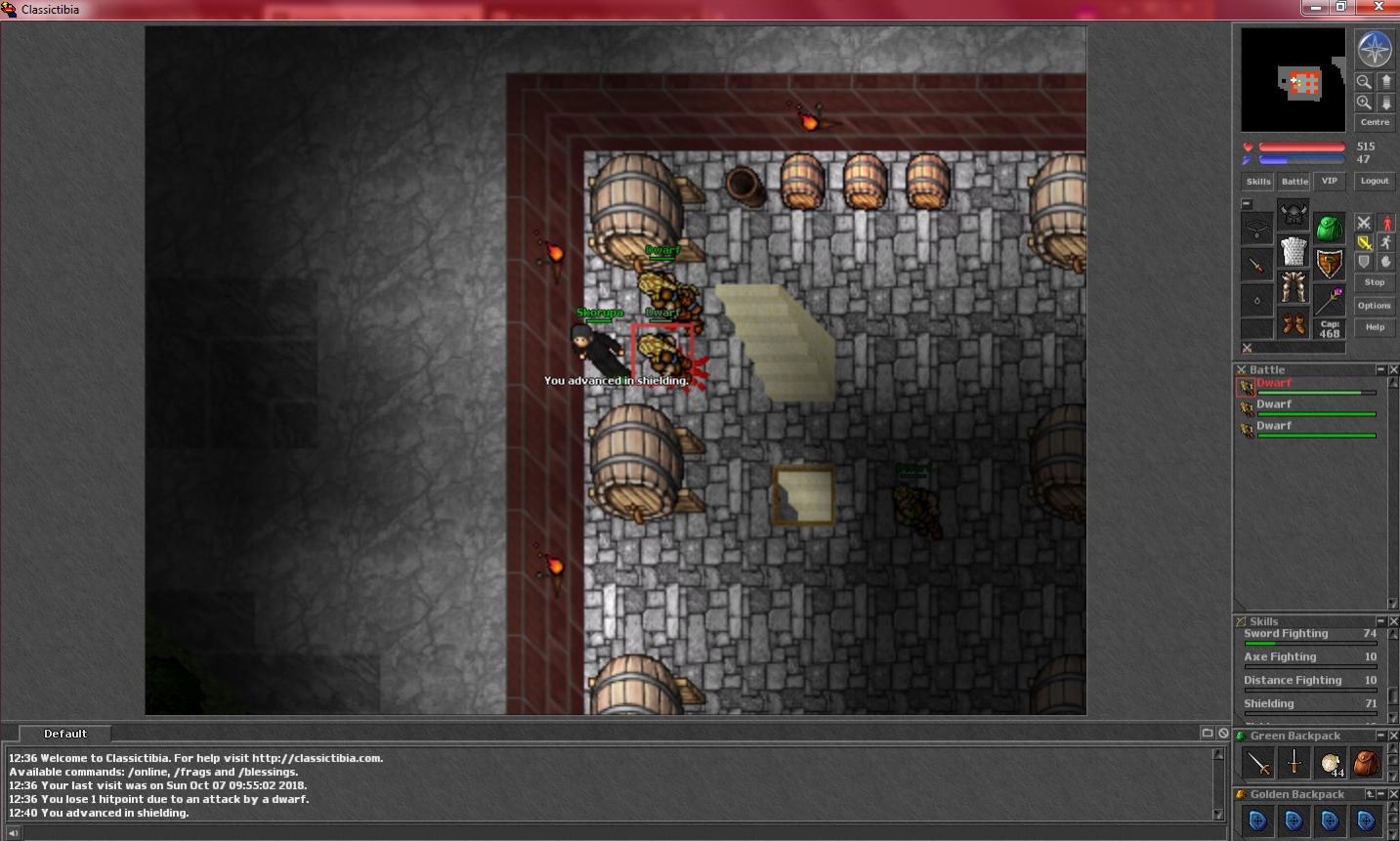Screen dimensions: 1400x841
Task: Open the Options menu
Action: (1375, 306)
